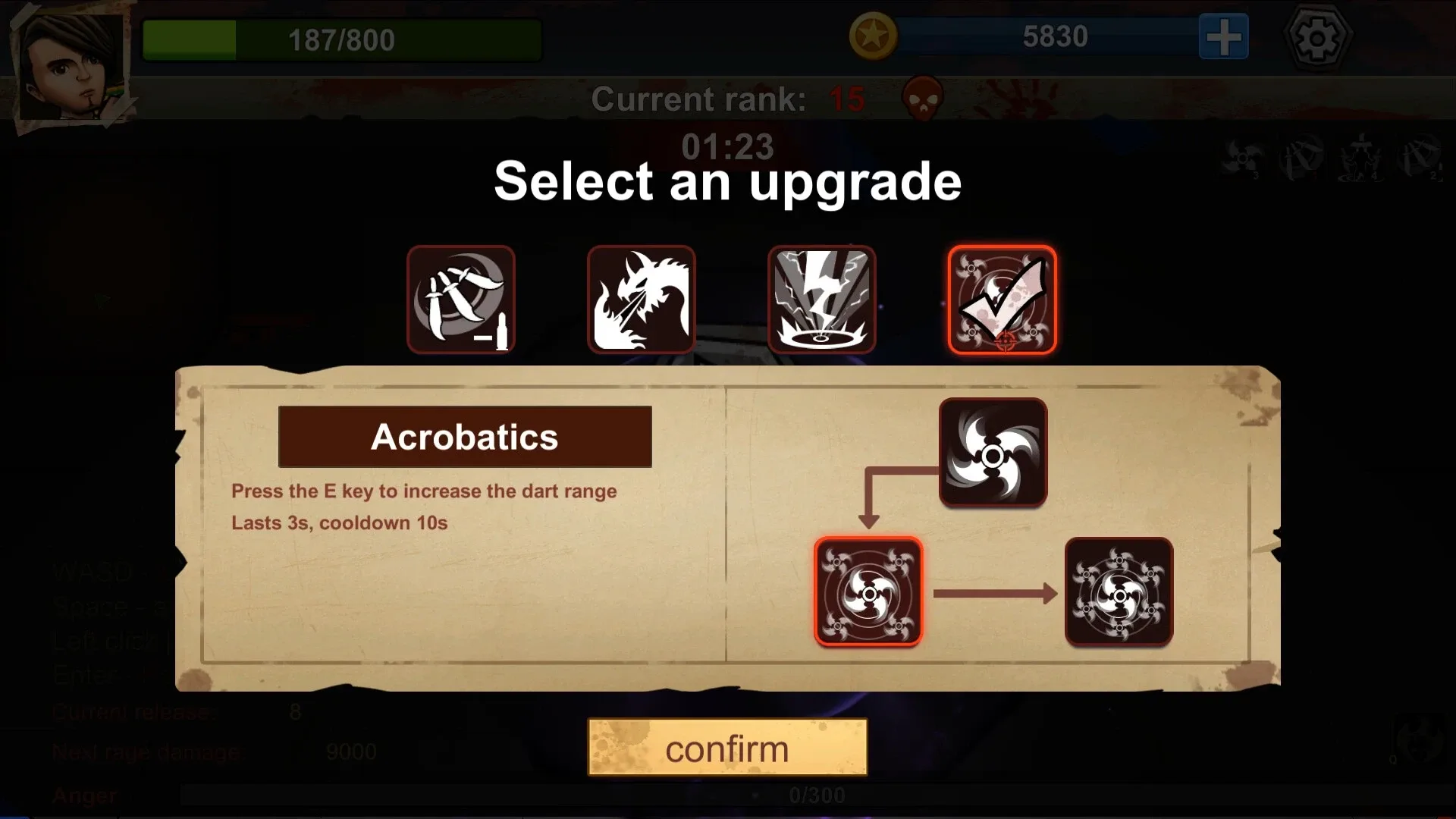Screen dimensions: 1456x819
Task: Open the Acrobatics title header
Action: point(465,436)
